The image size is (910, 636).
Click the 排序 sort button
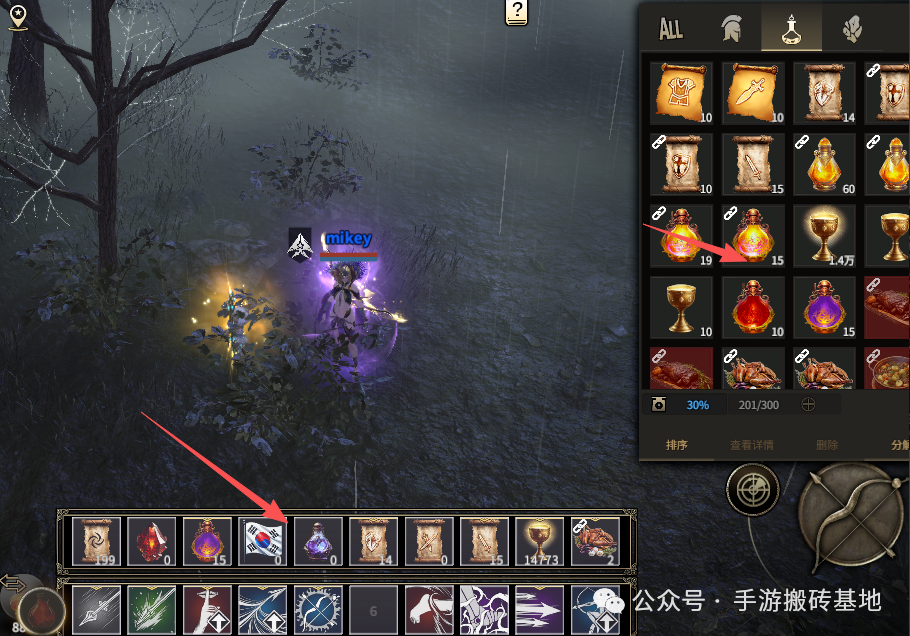pyautogui.click(x=677, y=445)
